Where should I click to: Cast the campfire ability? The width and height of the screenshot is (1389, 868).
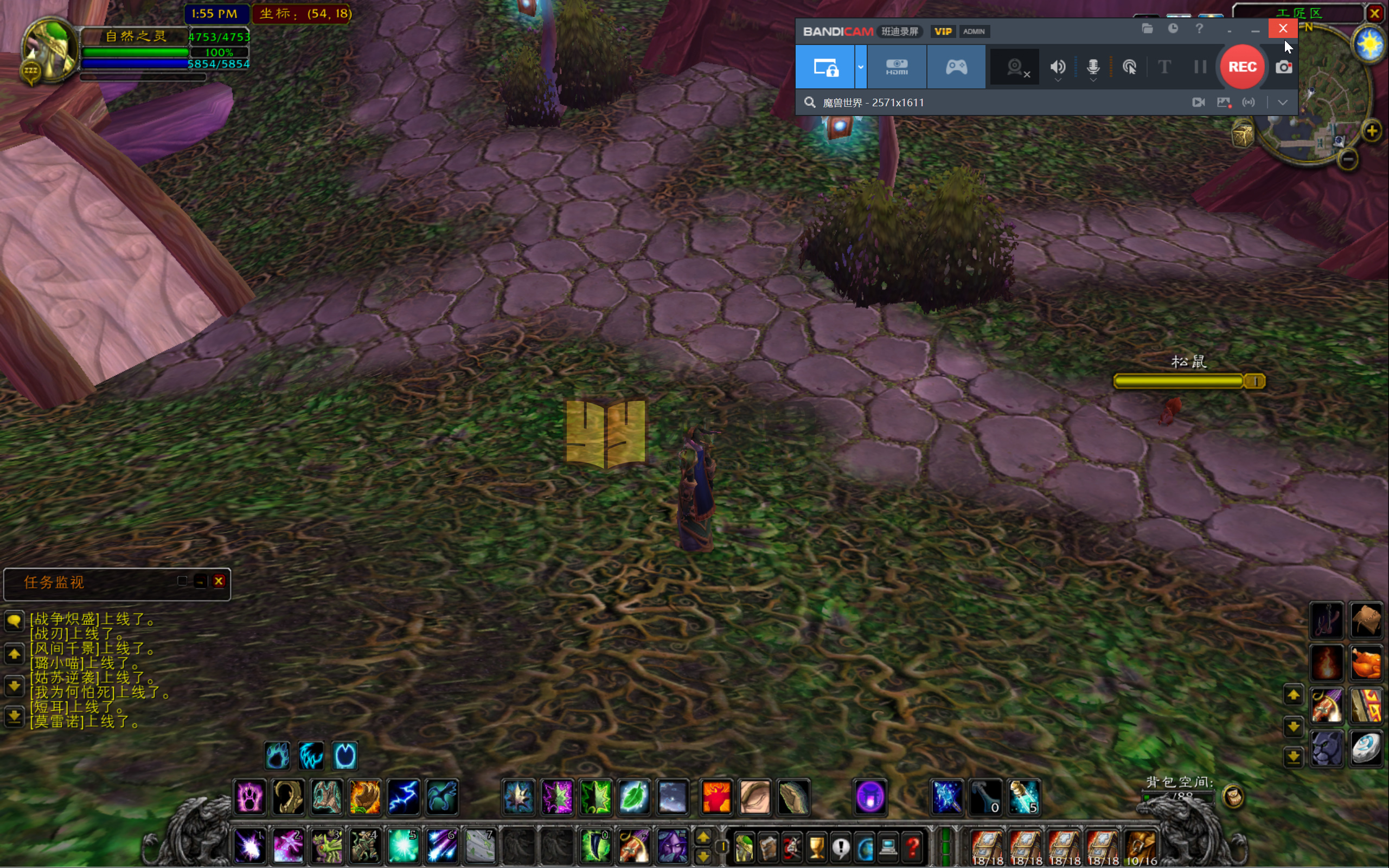tap(1327, 663)
